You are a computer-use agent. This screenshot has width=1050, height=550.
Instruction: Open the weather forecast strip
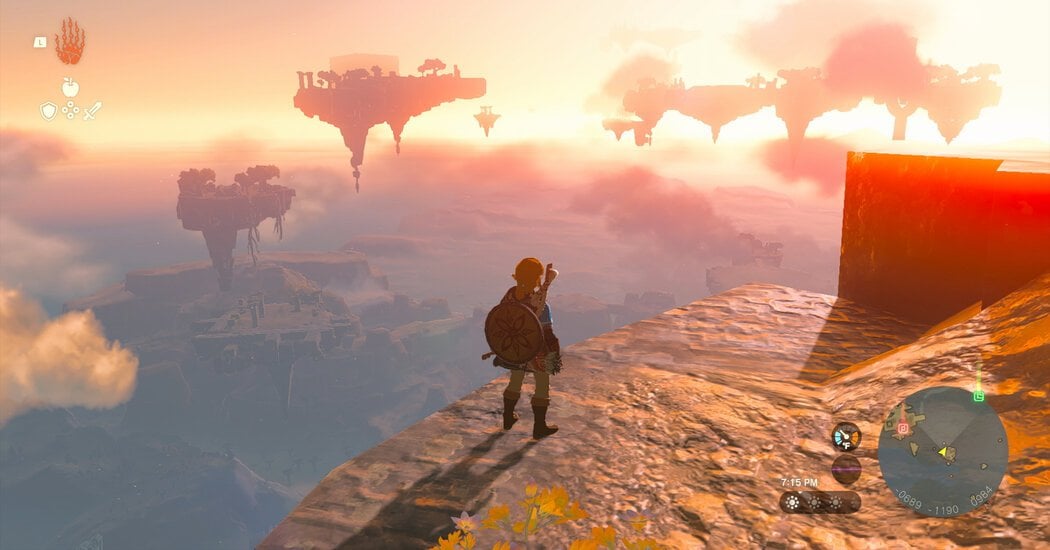click(820, 502)
